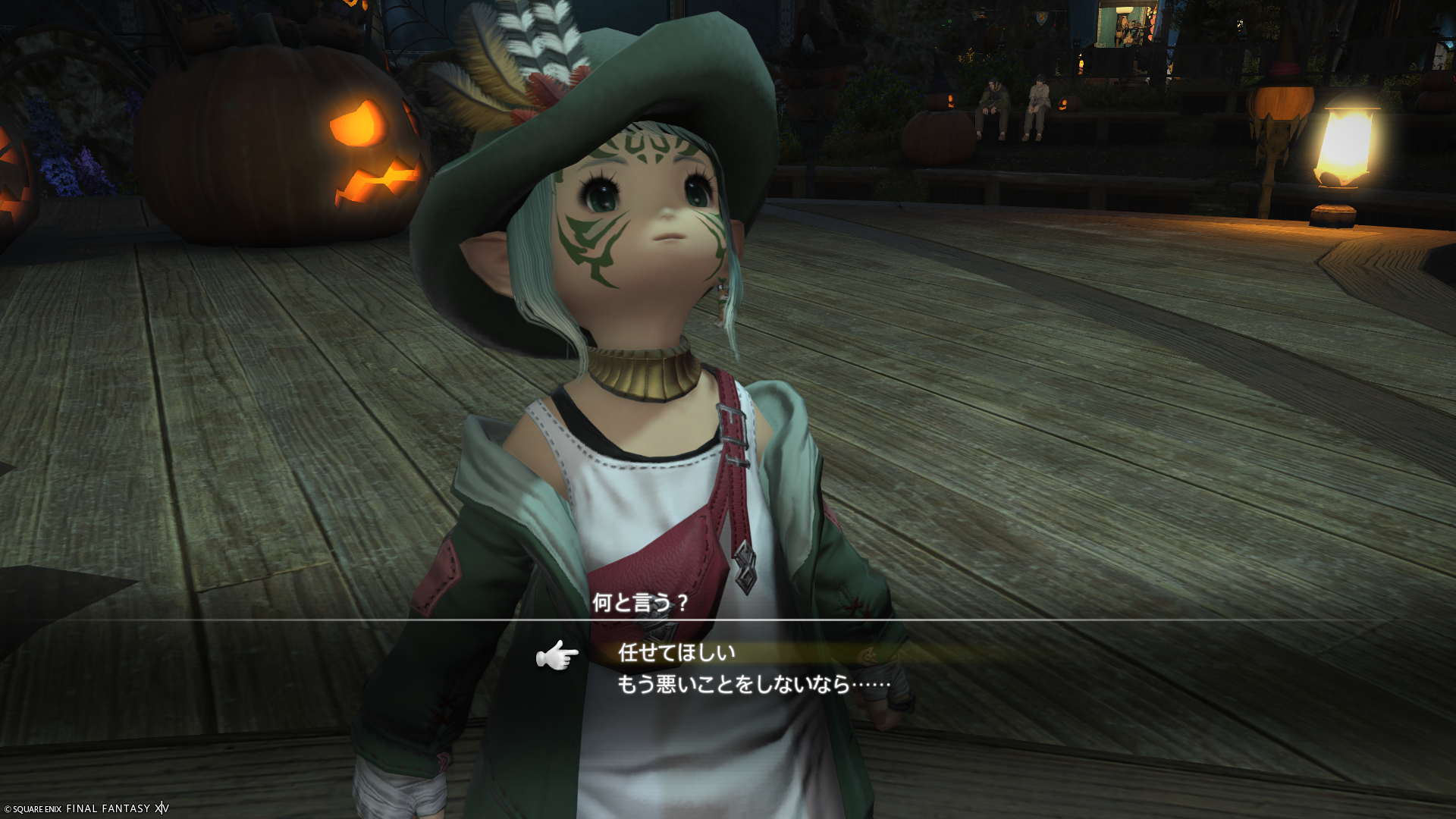Select the option もう悪いことをしないなら……
The width and height of the screenshot is (1456, 819).
753,685
